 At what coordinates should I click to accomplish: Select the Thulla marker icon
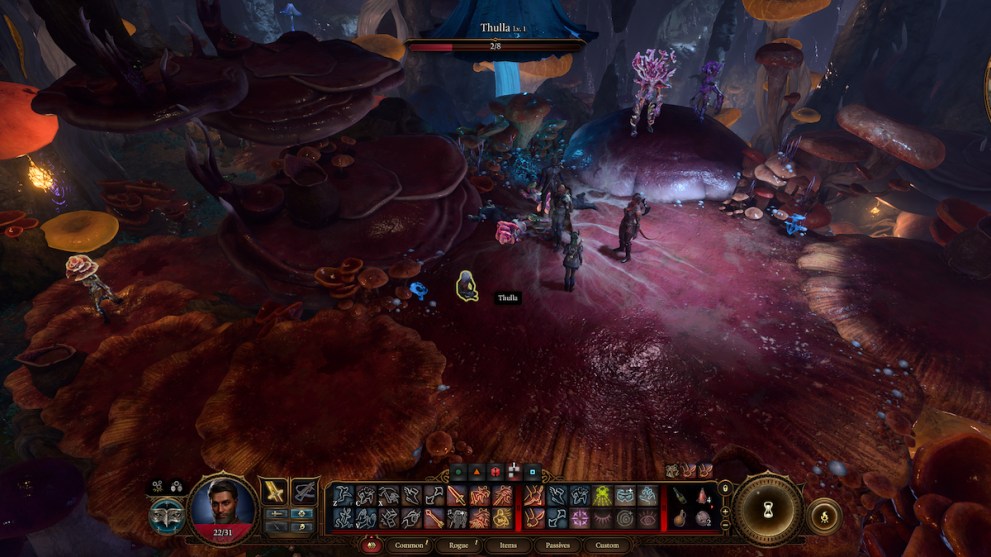click(466, 286)
